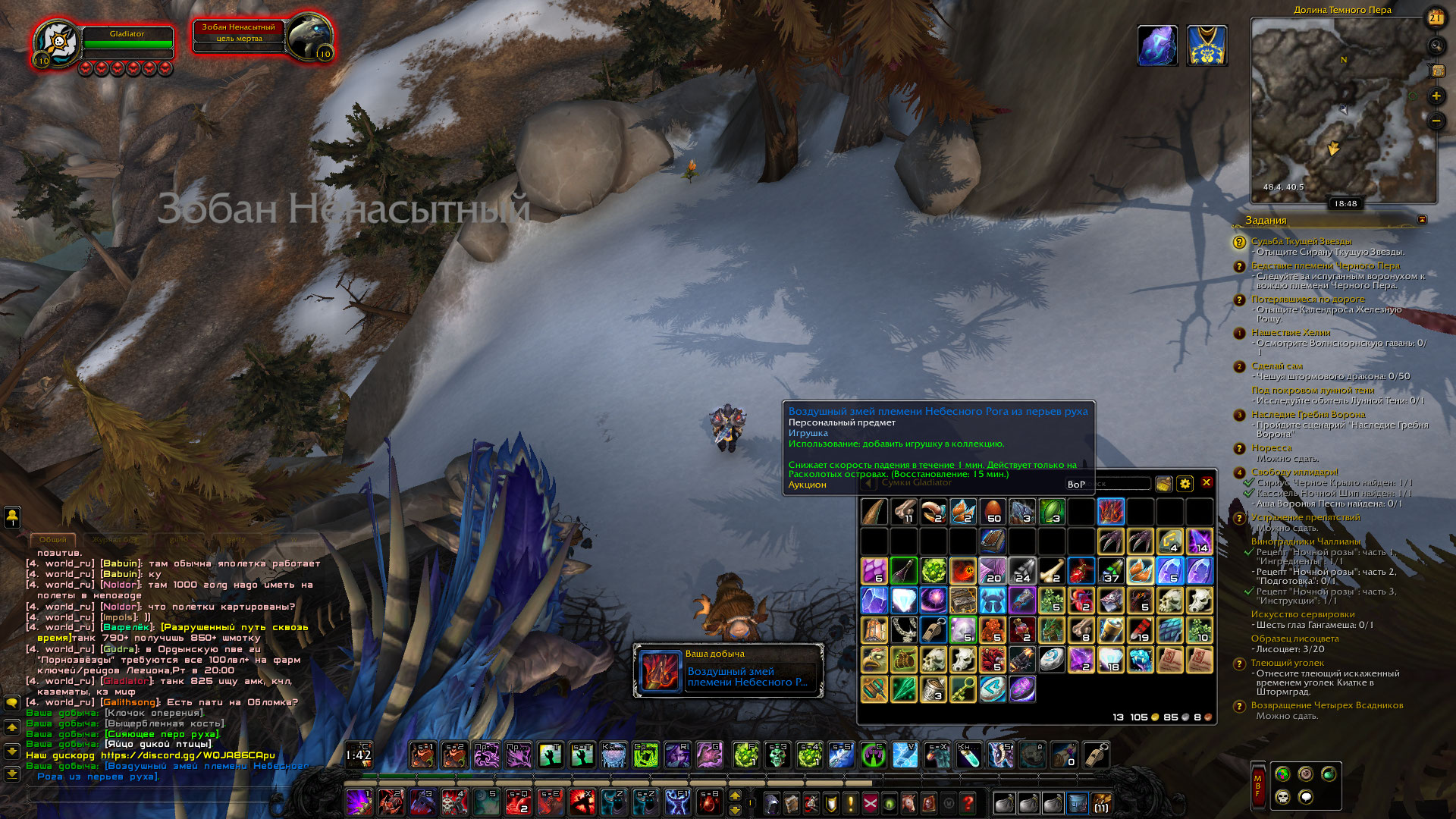
Task: Open minimap tracking magnifying glass
Action: (1436, 46)
